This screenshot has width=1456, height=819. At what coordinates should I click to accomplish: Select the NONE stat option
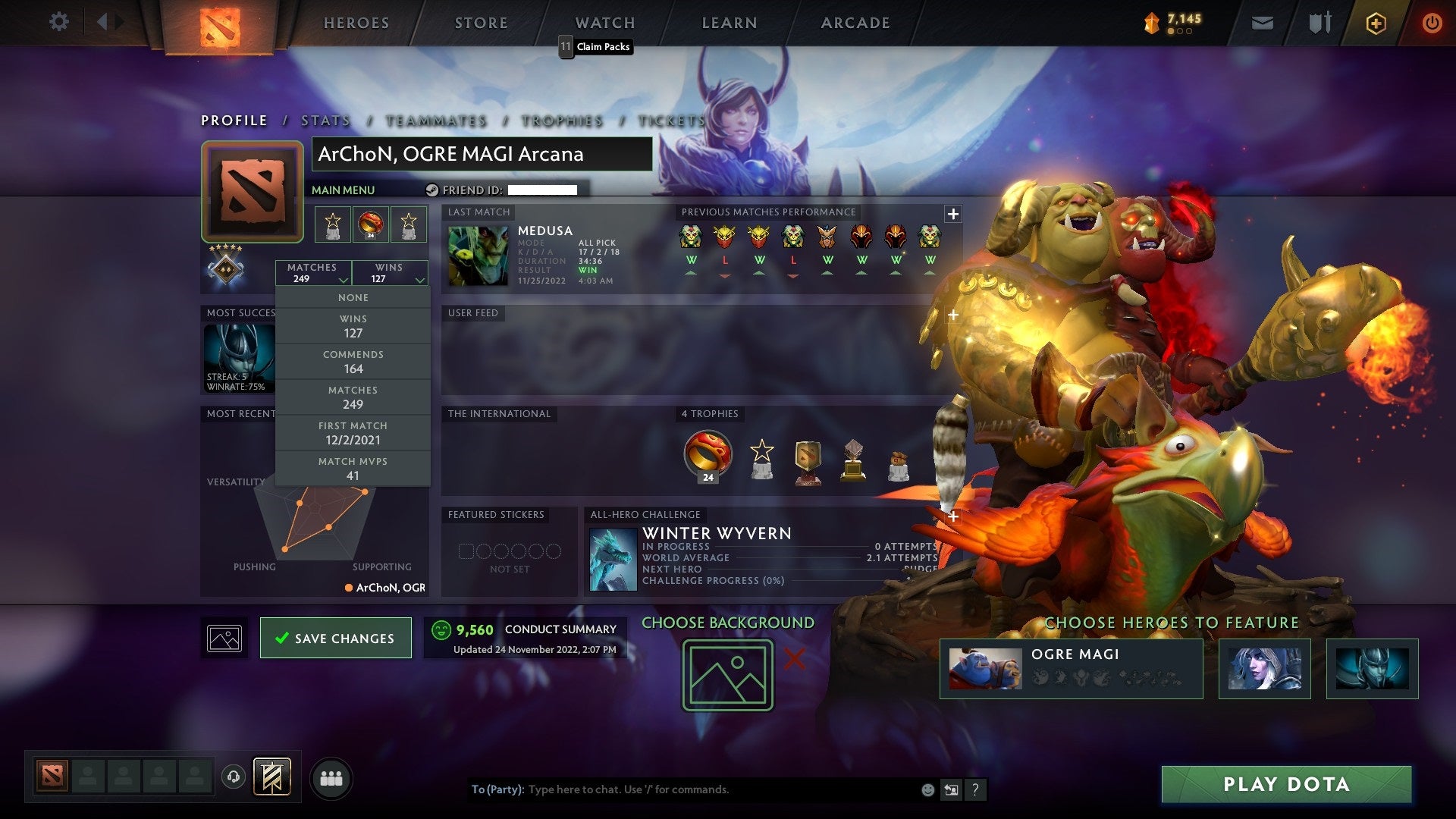[x=353, y=297]
